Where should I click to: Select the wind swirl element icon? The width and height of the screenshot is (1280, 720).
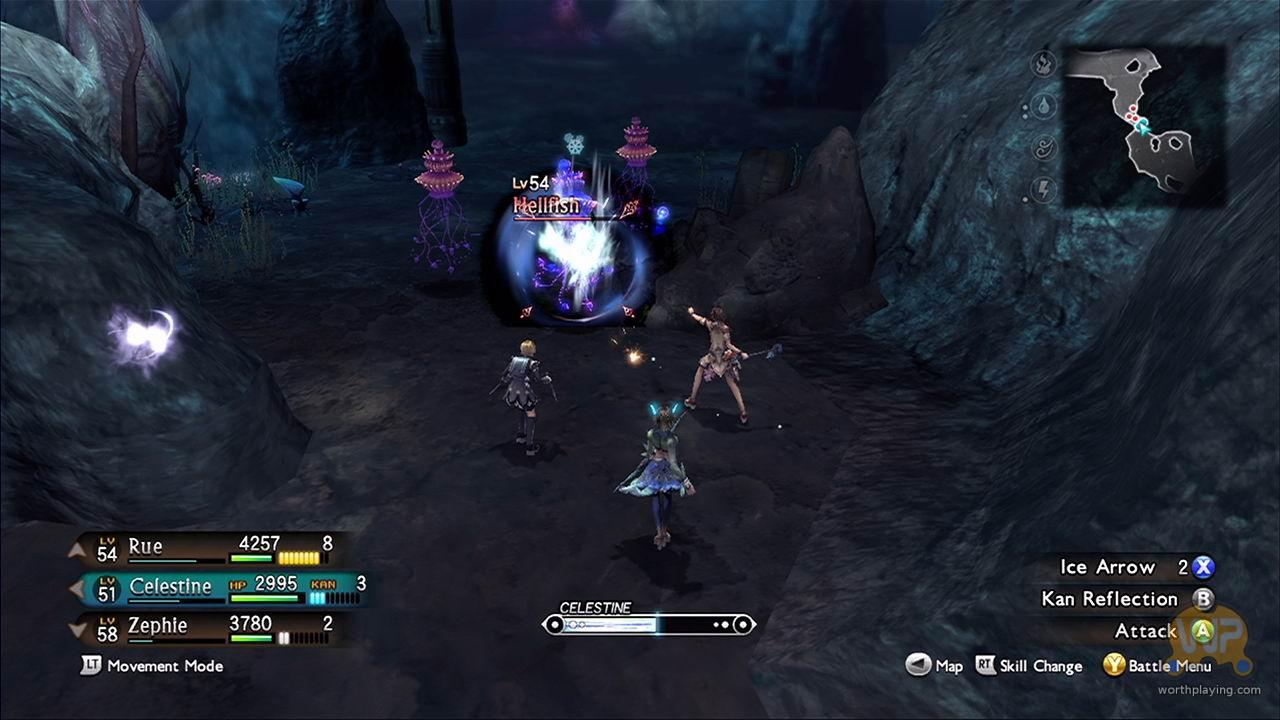coord(1044,148)
